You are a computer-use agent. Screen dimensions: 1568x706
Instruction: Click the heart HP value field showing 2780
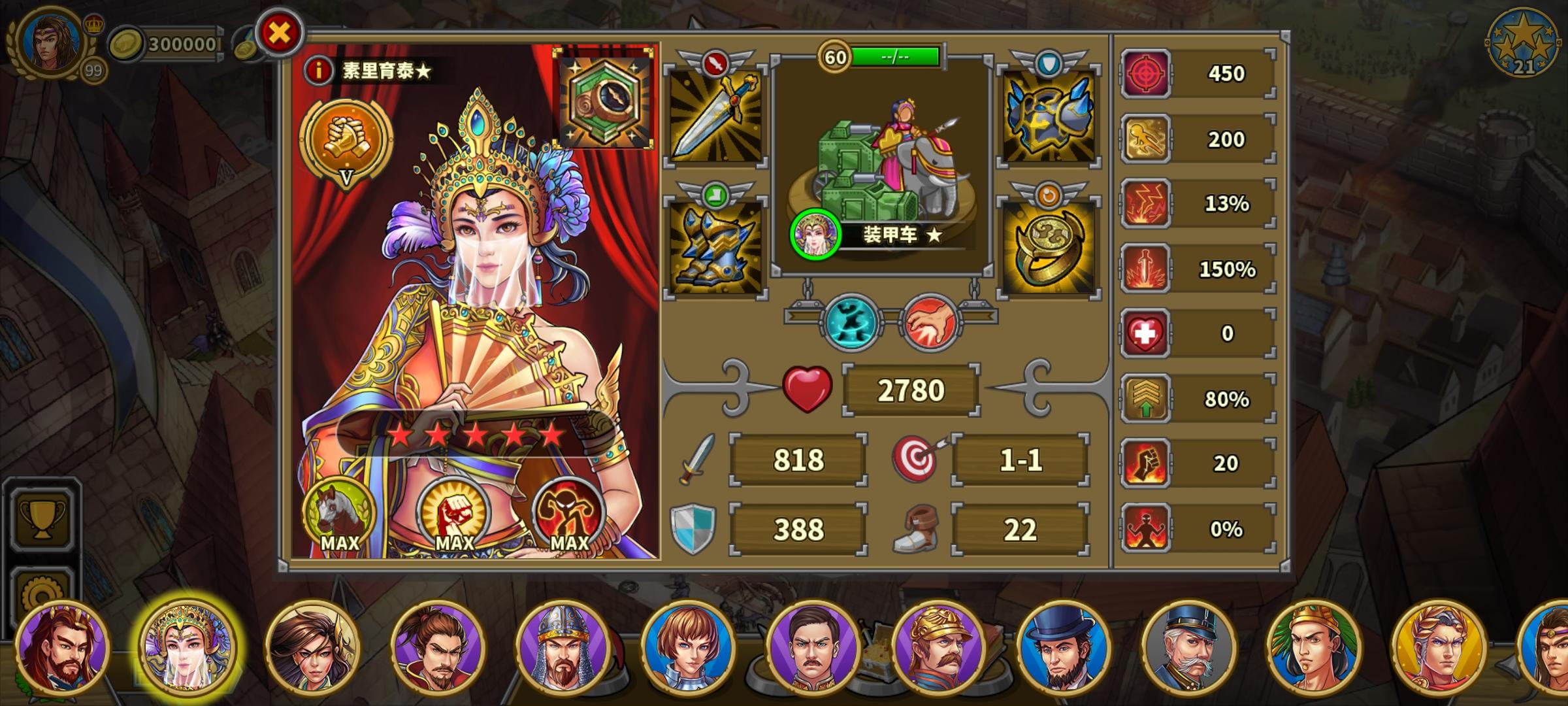(911, 388)
